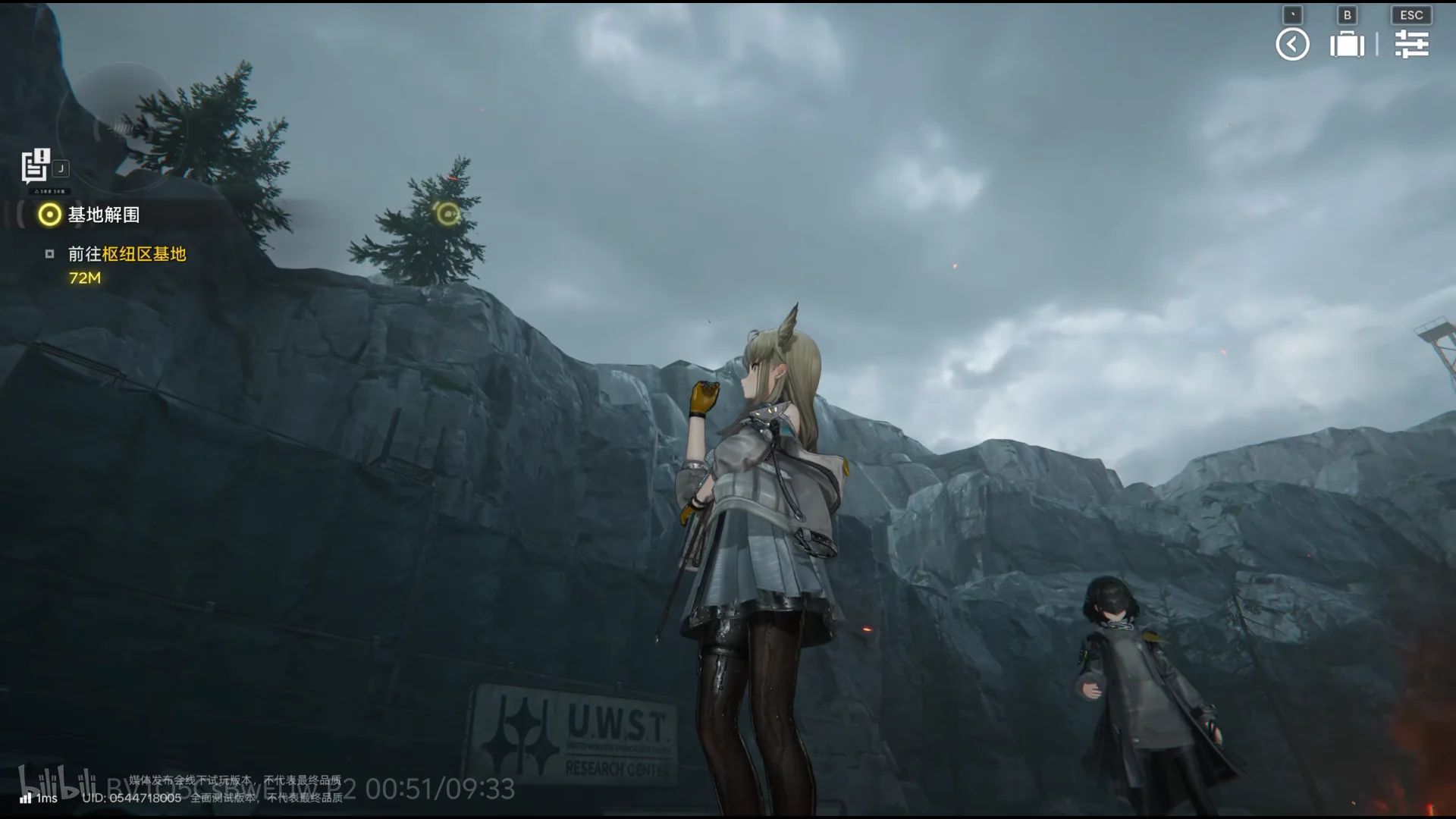
Task: Open the backpack inventory icon
Action: click(1347, 44)
